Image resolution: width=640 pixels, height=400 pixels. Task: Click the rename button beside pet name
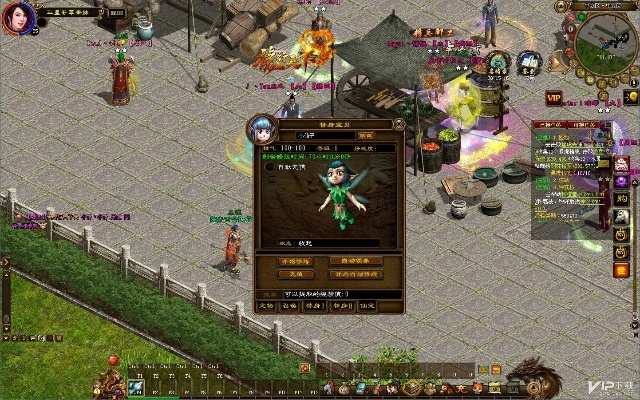click(366, 135)
